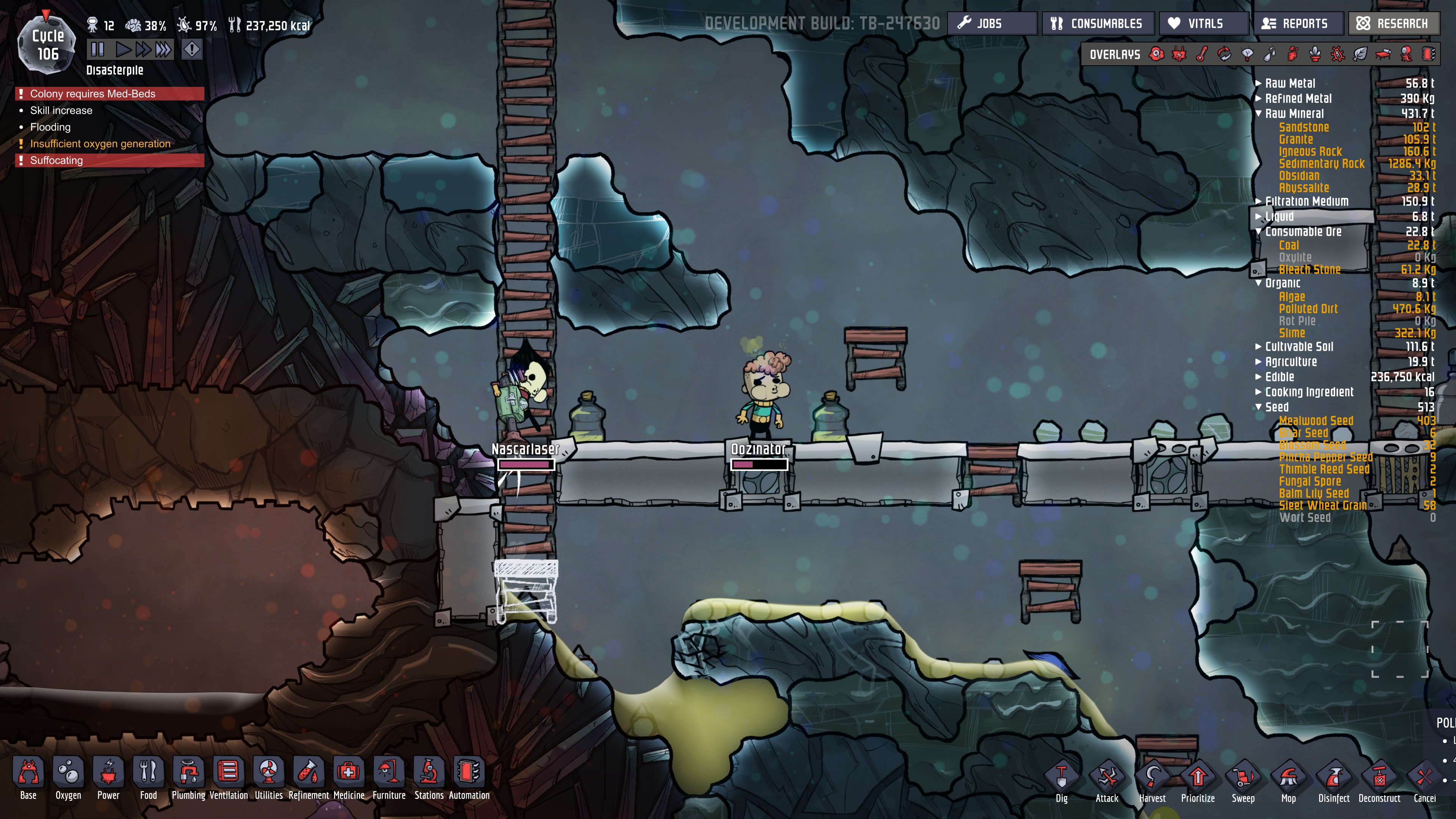Open the Research screen
Viewport: 1456px width, 819px height.
pos(1393,24)
